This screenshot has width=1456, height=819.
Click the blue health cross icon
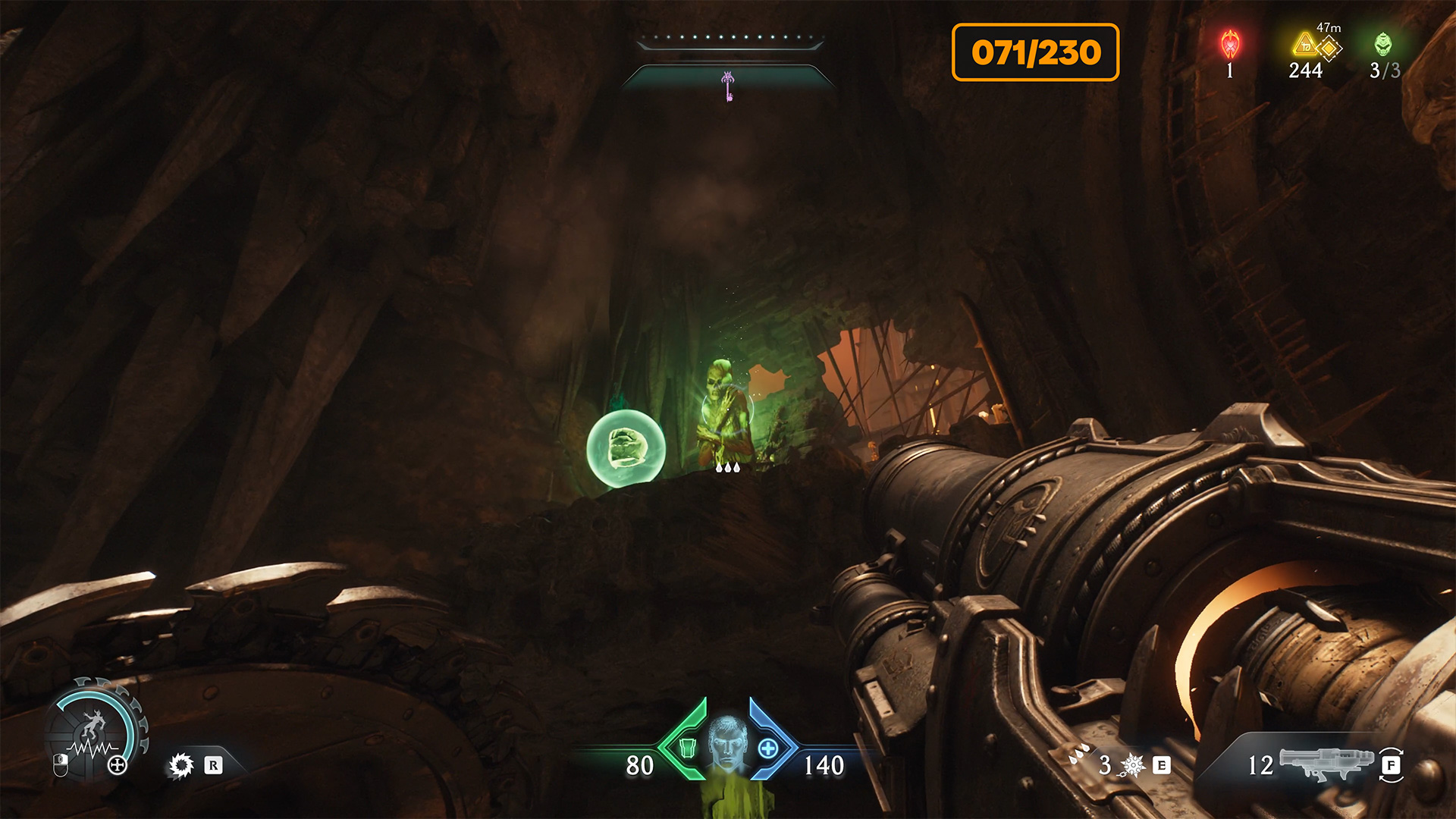[767, 748]
